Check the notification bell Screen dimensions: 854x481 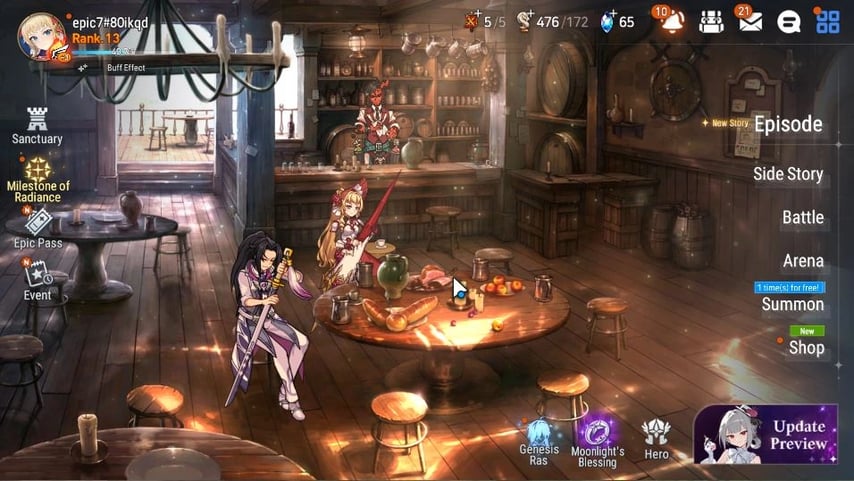(672, 22)
